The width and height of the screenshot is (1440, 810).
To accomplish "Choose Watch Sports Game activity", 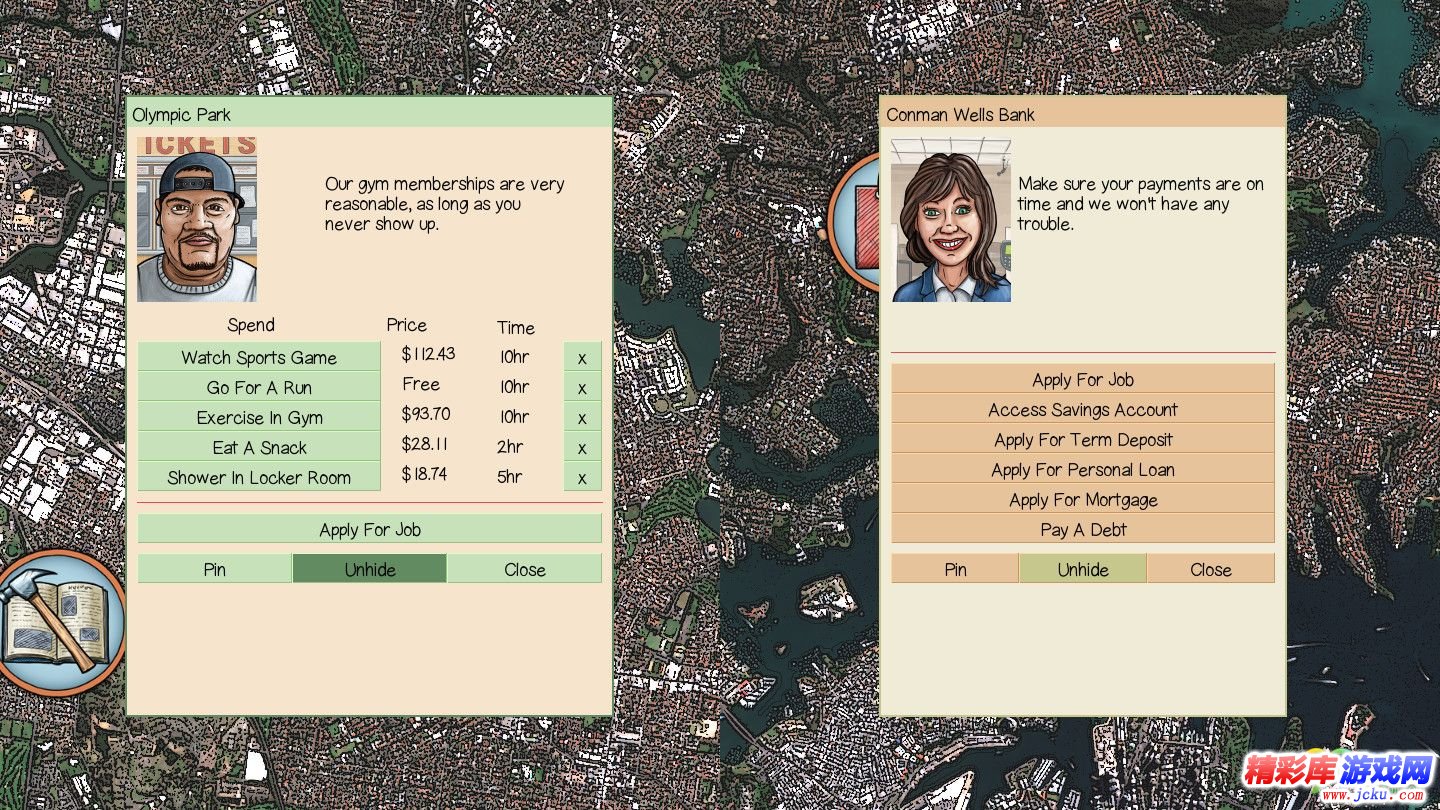I will (259, 357).
